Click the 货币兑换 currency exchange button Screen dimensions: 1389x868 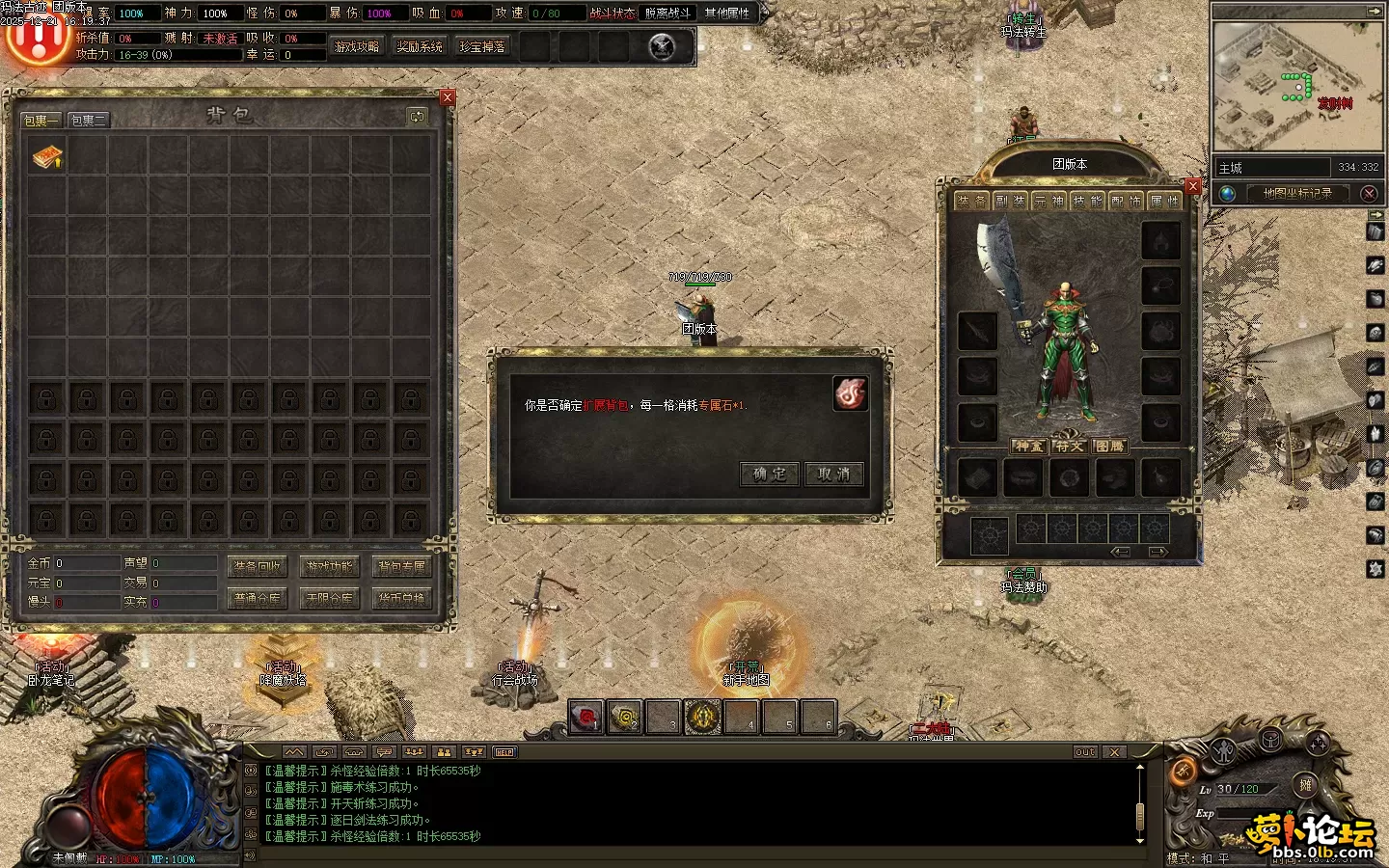pyautogui.click(x=401, y=598)
